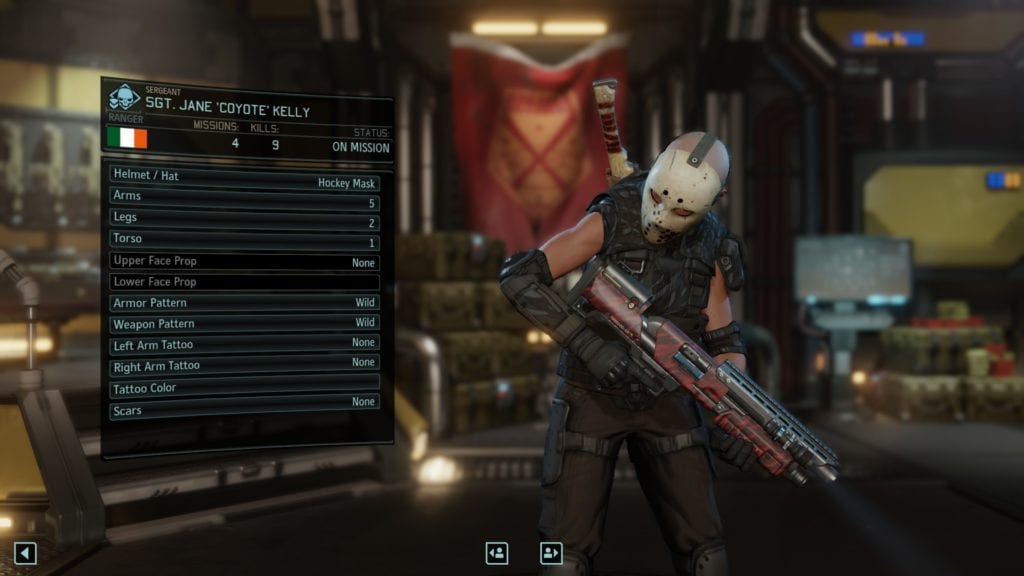Image resolution: width=1024 pixels, height=576 pixels.
Task: Change the Weapon Pattern setting
Action: click(x=245, y=322)
